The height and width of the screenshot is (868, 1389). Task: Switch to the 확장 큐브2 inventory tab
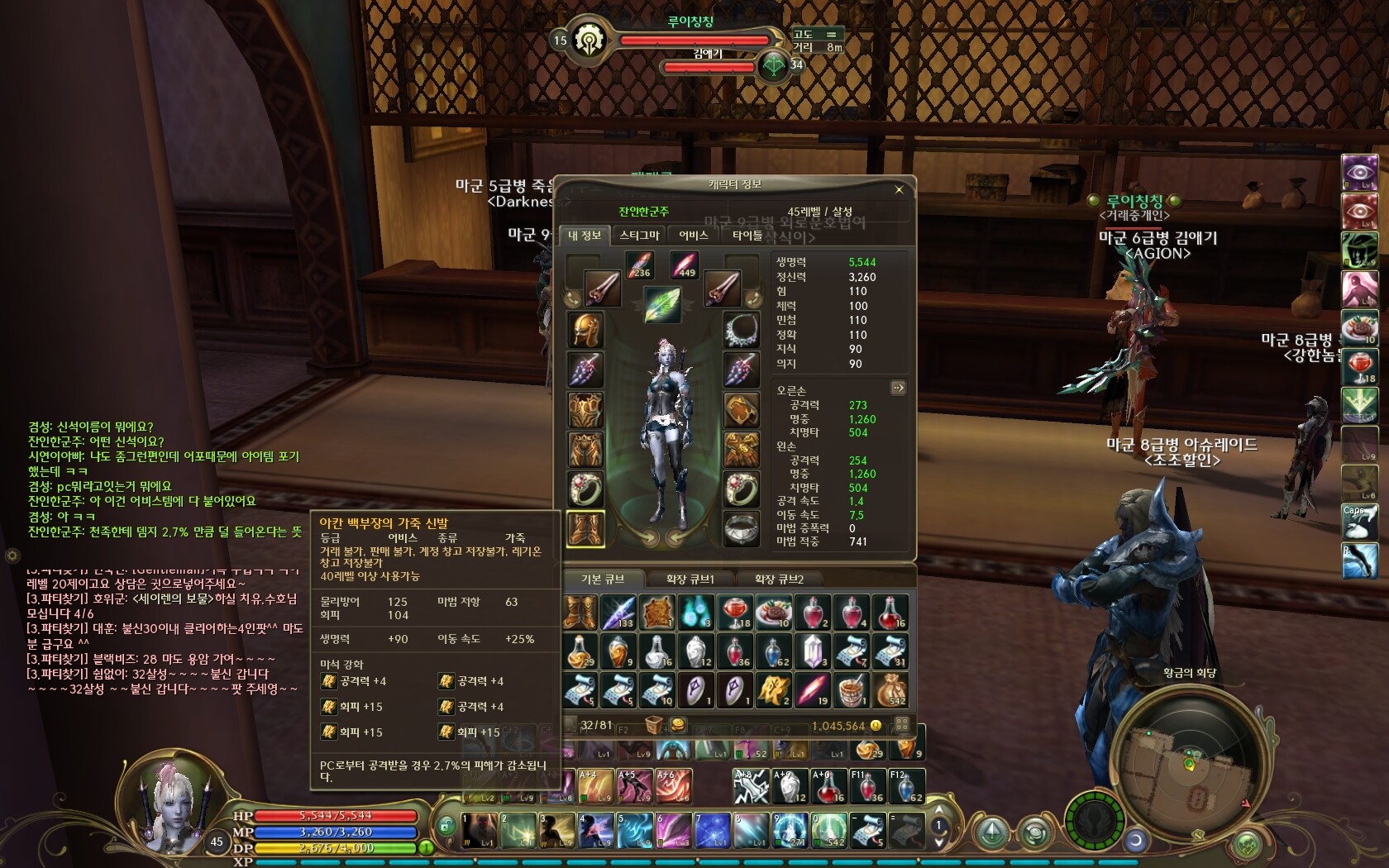(778, 579)
